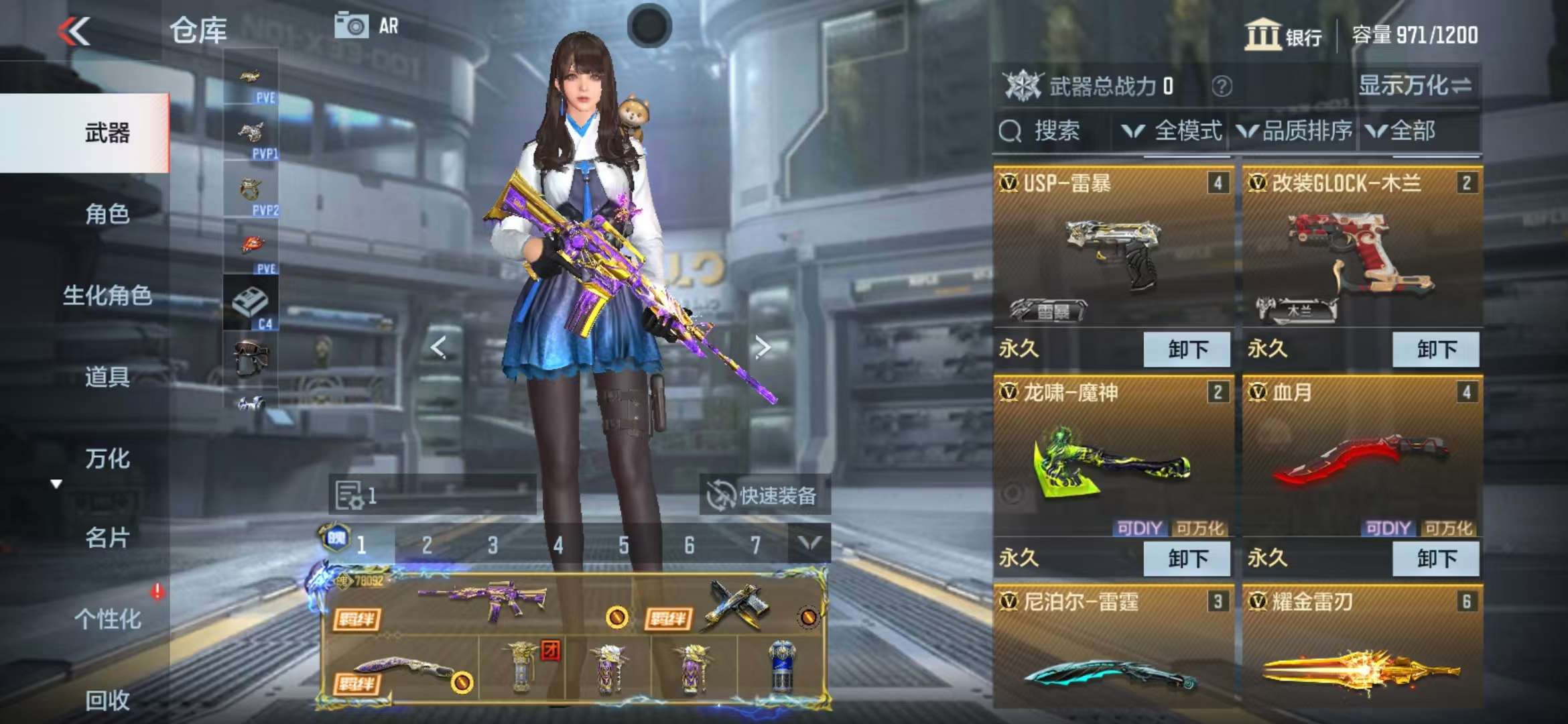Rotate character with the right arrow
Viewport: 1568px width, 724px height.
(x=762, y=347)
